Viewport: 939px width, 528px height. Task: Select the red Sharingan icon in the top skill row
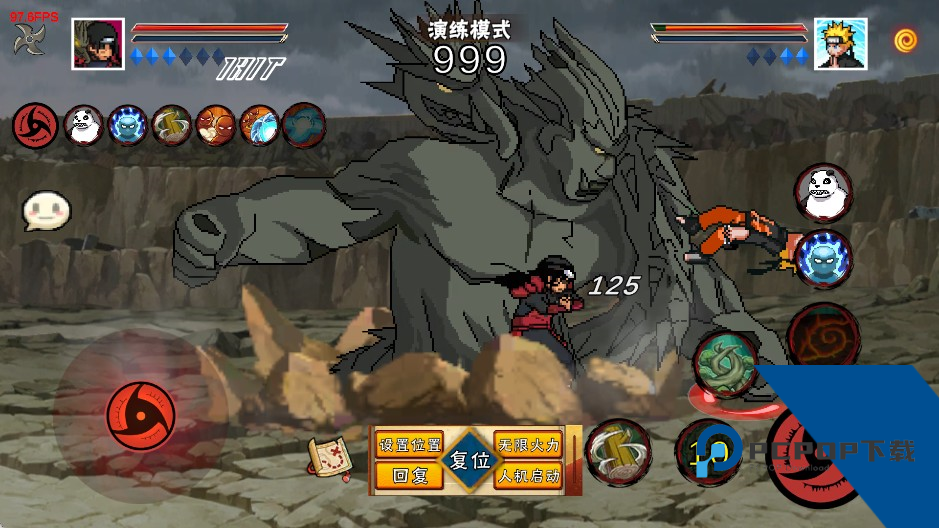(33, 125)
